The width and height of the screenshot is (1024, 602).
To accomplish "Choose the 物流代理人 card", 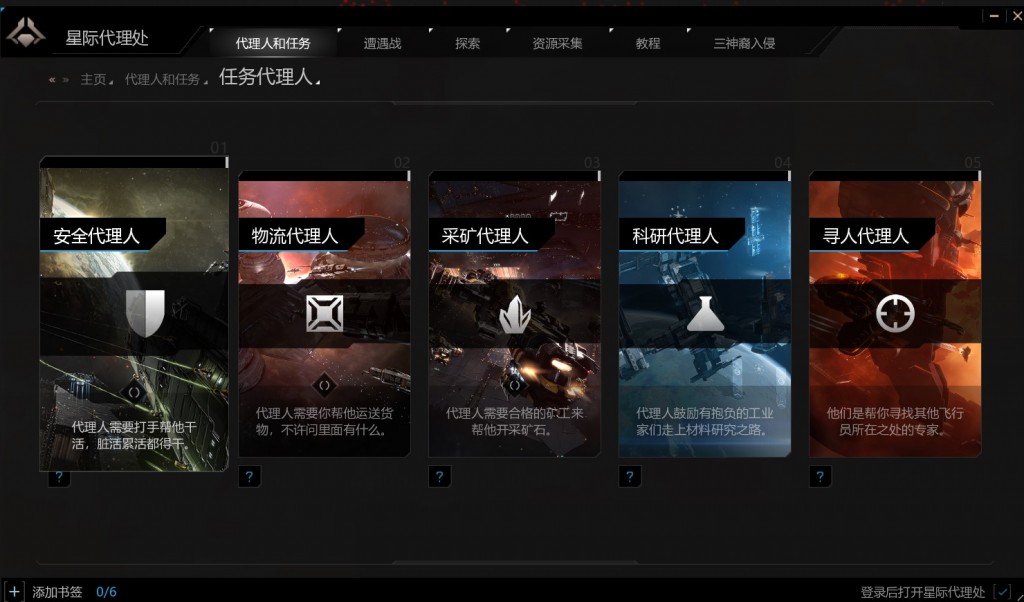I will [x=324, y=313].
